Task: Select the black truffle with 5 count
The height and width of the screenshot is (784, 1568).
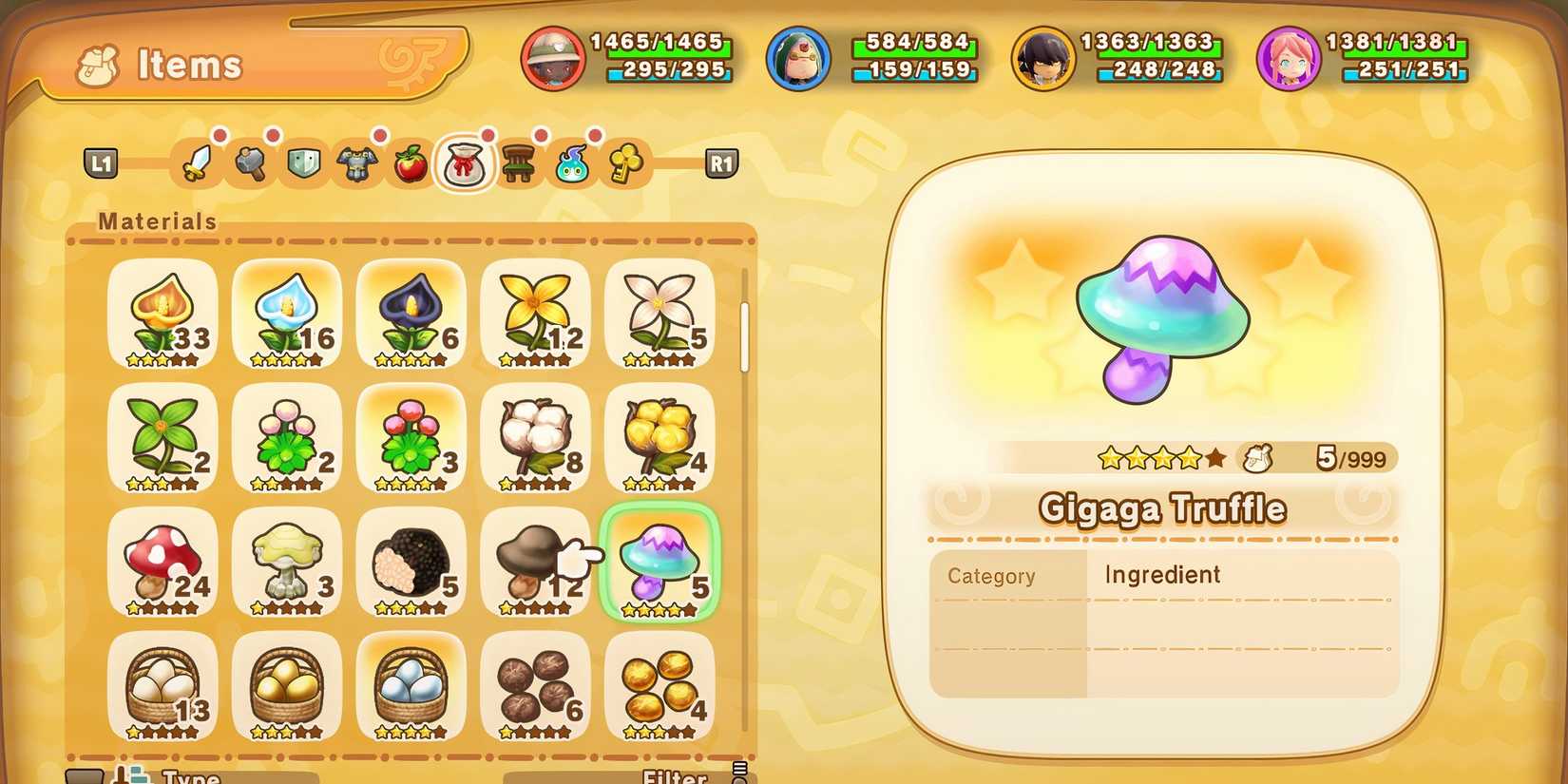Action: [411, 563]
